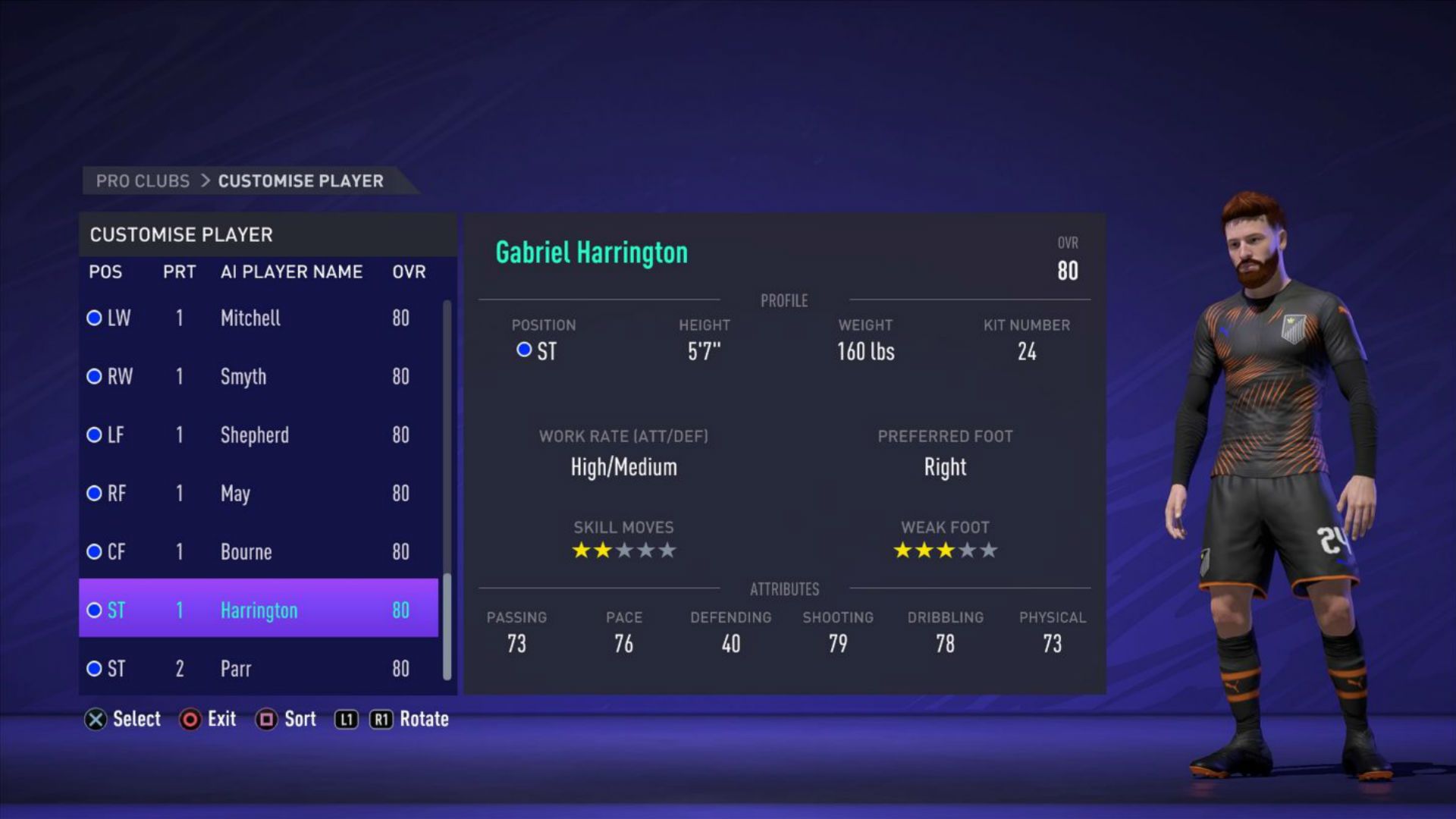This screenshot has width=1456, height=819.
Task: Open the Work Rate High/Medium selector
Action: 623,466
